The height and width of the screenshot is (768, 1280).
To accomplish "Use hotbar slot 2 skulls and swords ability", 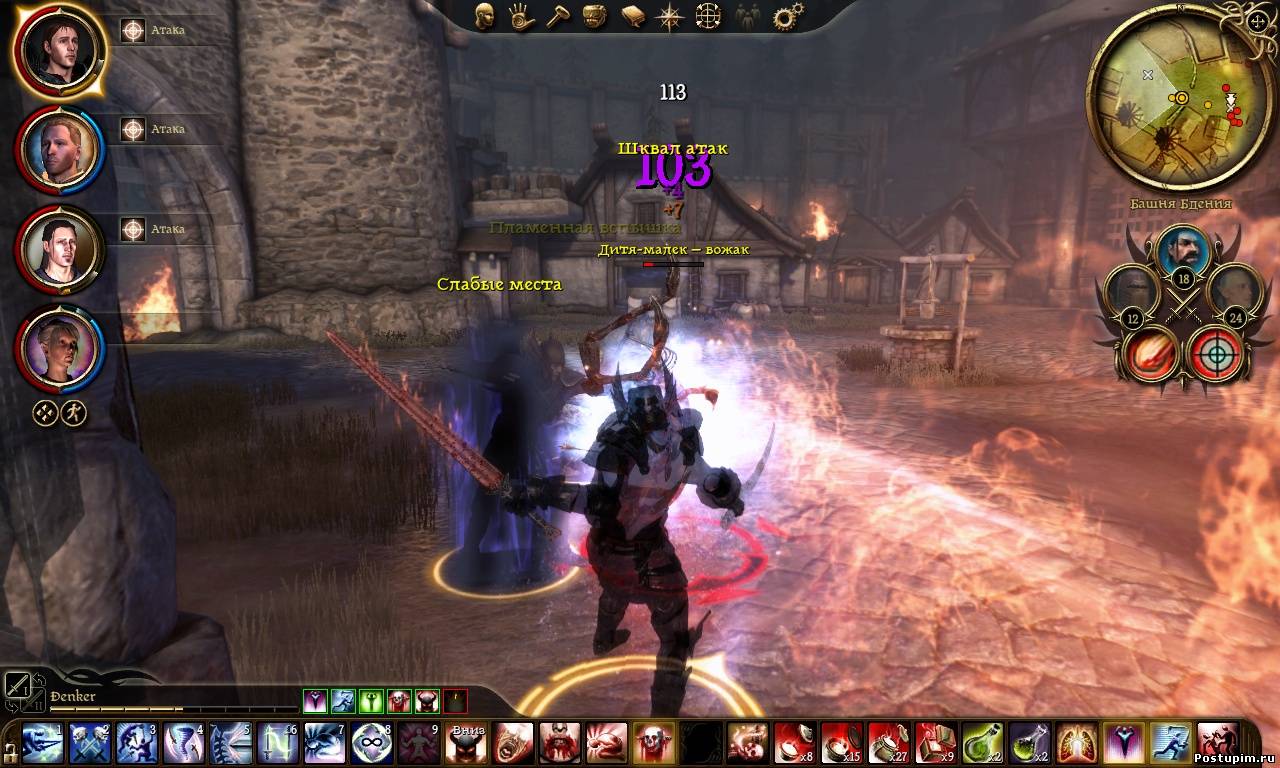I will click(x=90, y=744).
